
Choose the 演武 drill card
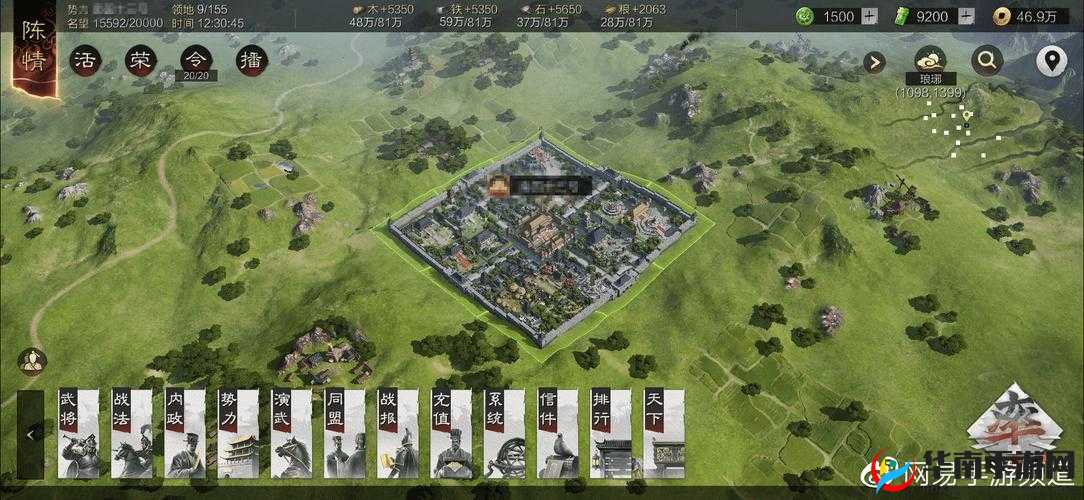(291, 432)
